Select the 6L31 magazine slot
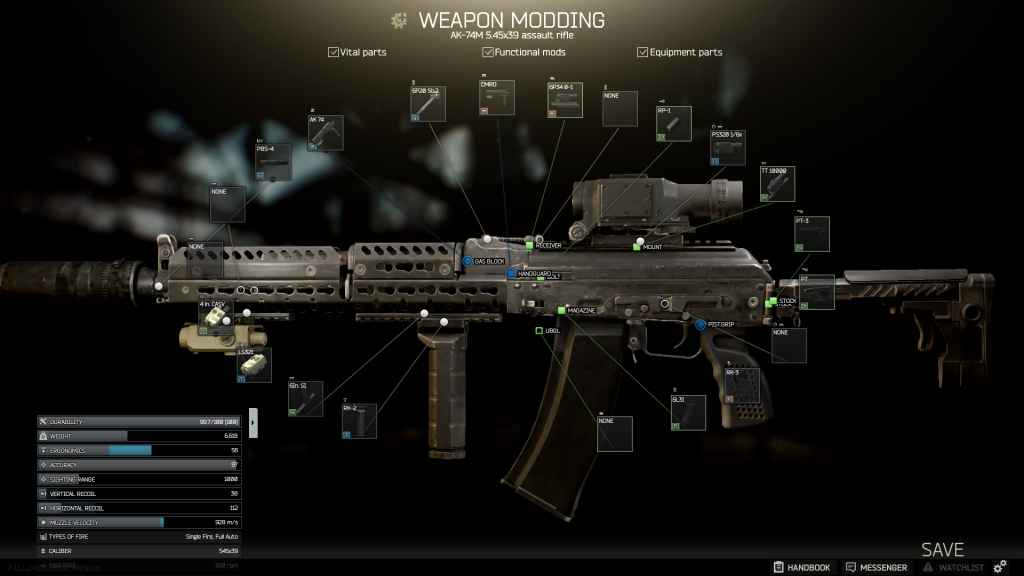1024x576 pixels. tap(688, 412)
